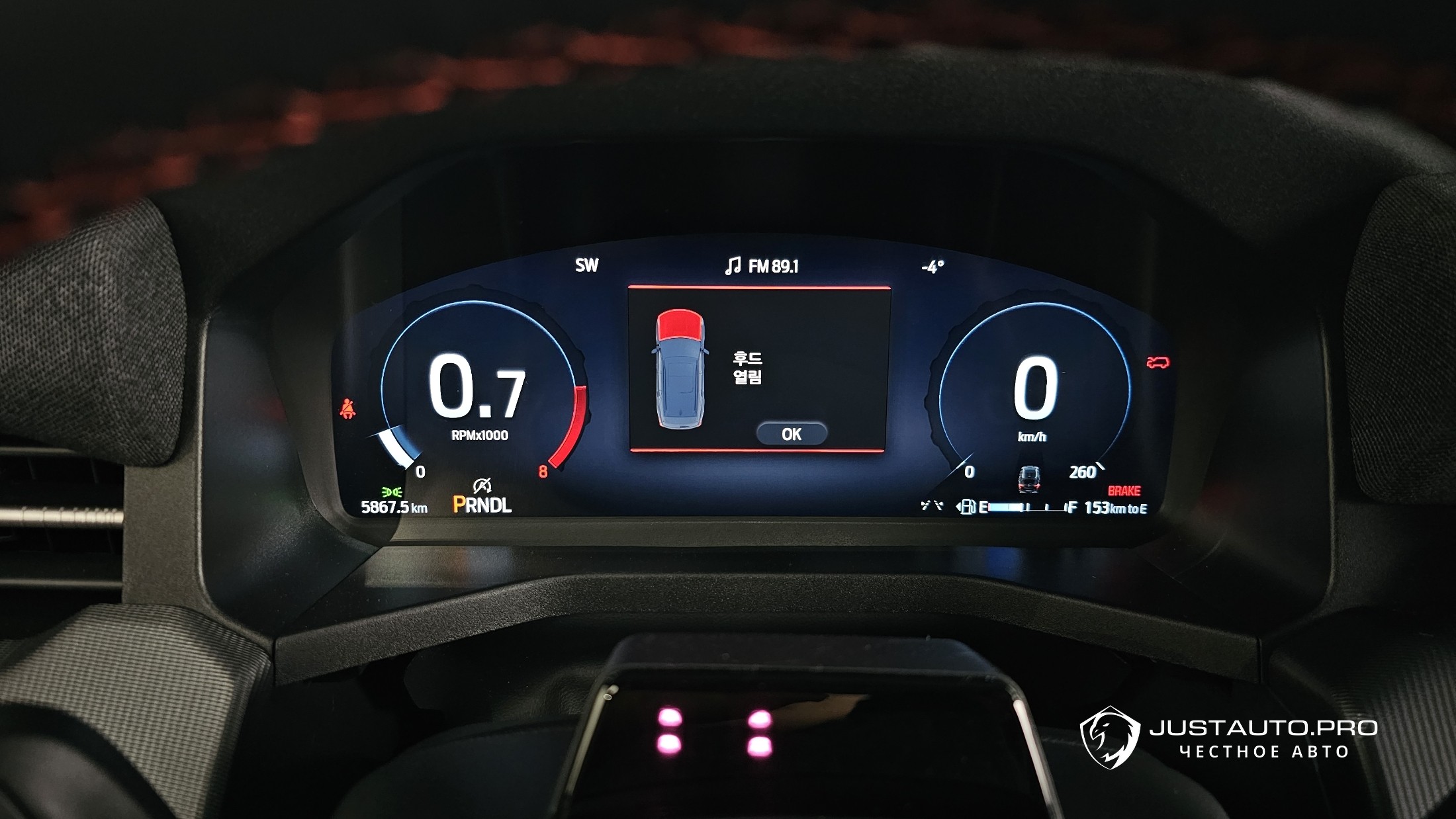Confirm the hood-open warning with OK

click(x=791, y=434)
